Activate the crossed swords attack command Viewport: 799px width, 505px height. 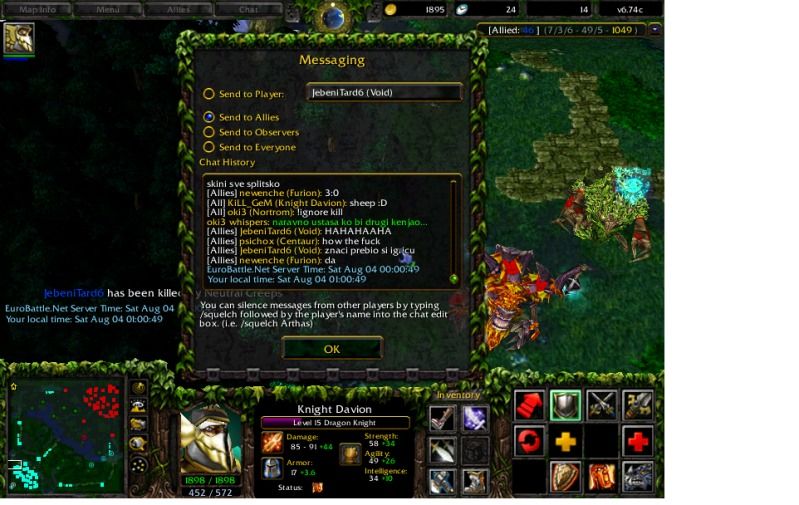(x=601, y=405)
